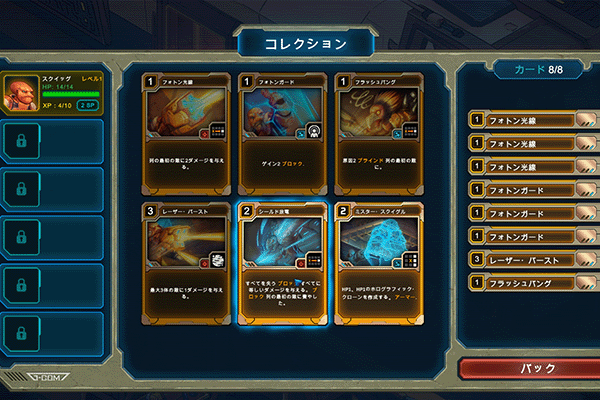Pick the フラッシュバング card from the collection grid
Viewport: 600px width, 400px height.
click(x=377, y=132)
